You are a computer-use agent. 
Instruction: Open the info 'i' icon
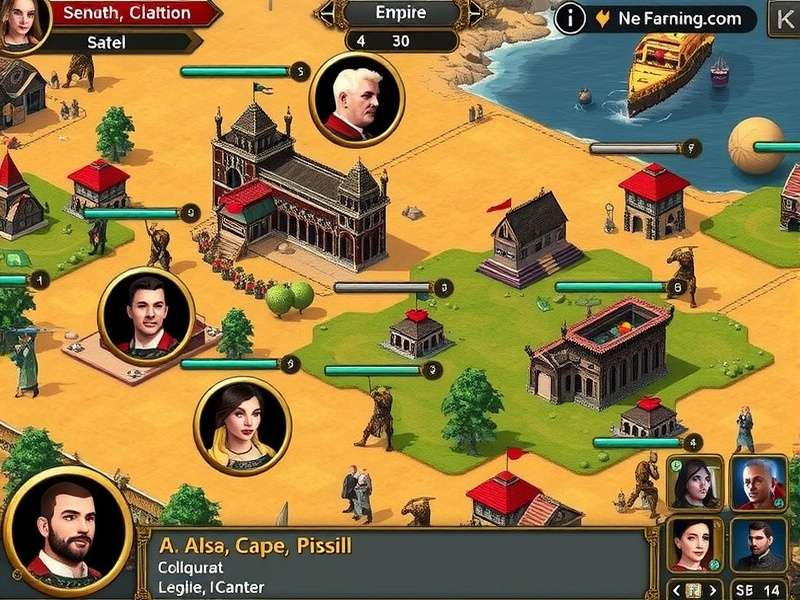coord(570,18)
